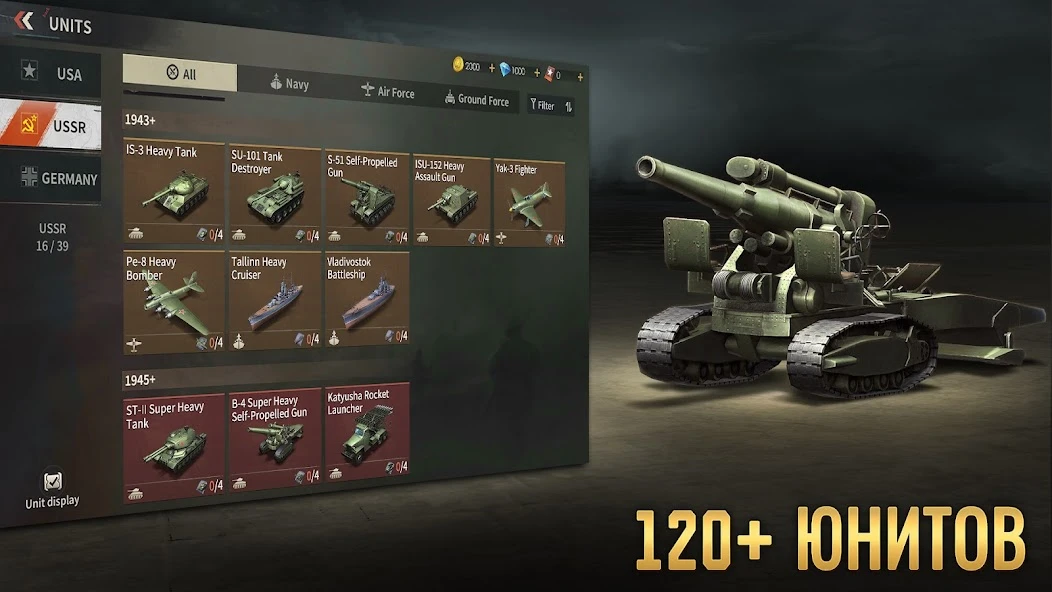Image resolution: width=1052 pixels, height=592 pixels.
Task: Pick the S-51 Self-Propelled Gun card
Action: click(366, 198)
